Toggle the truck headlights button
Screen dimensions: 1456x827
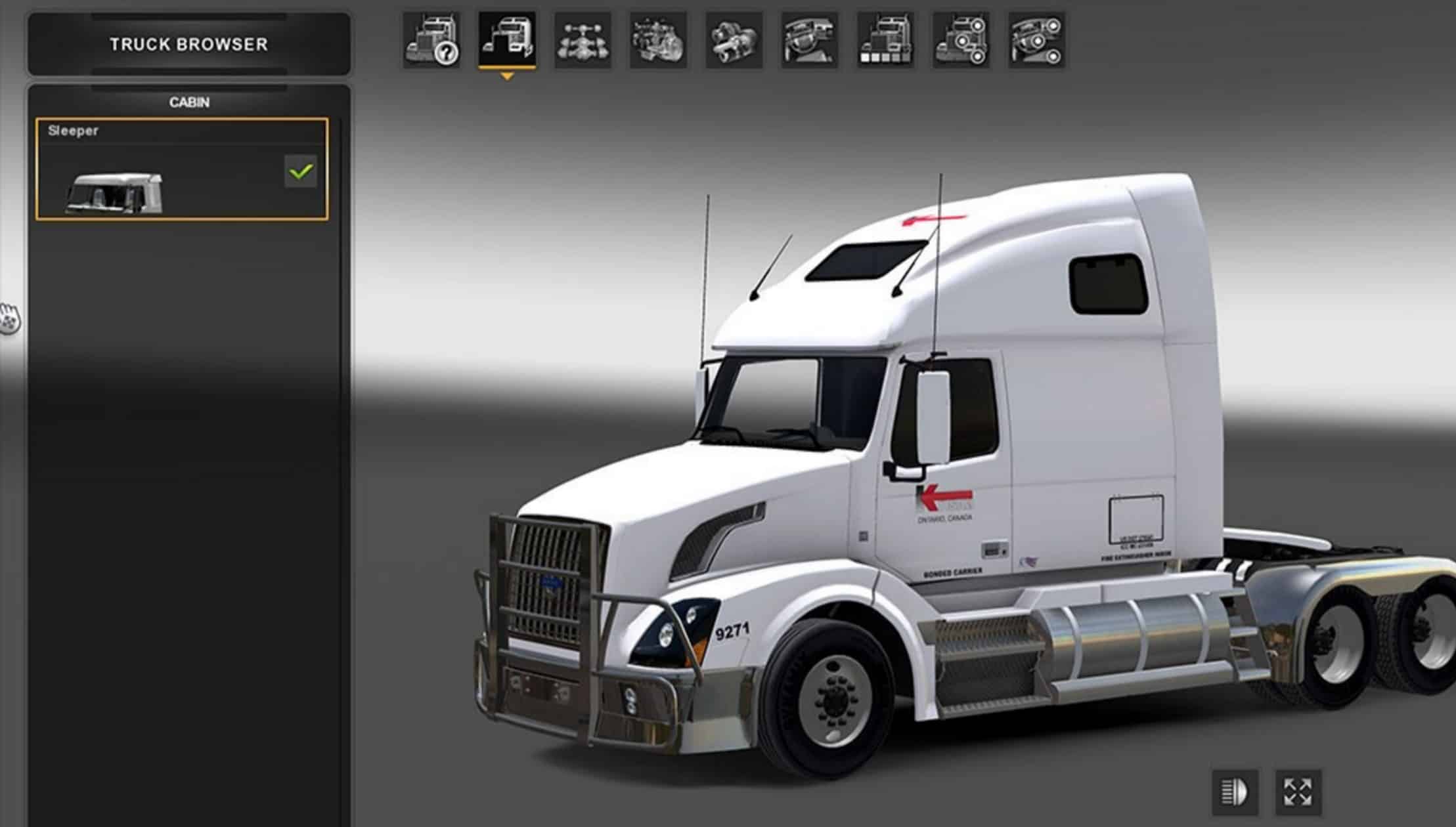[x=1235, y=792]
